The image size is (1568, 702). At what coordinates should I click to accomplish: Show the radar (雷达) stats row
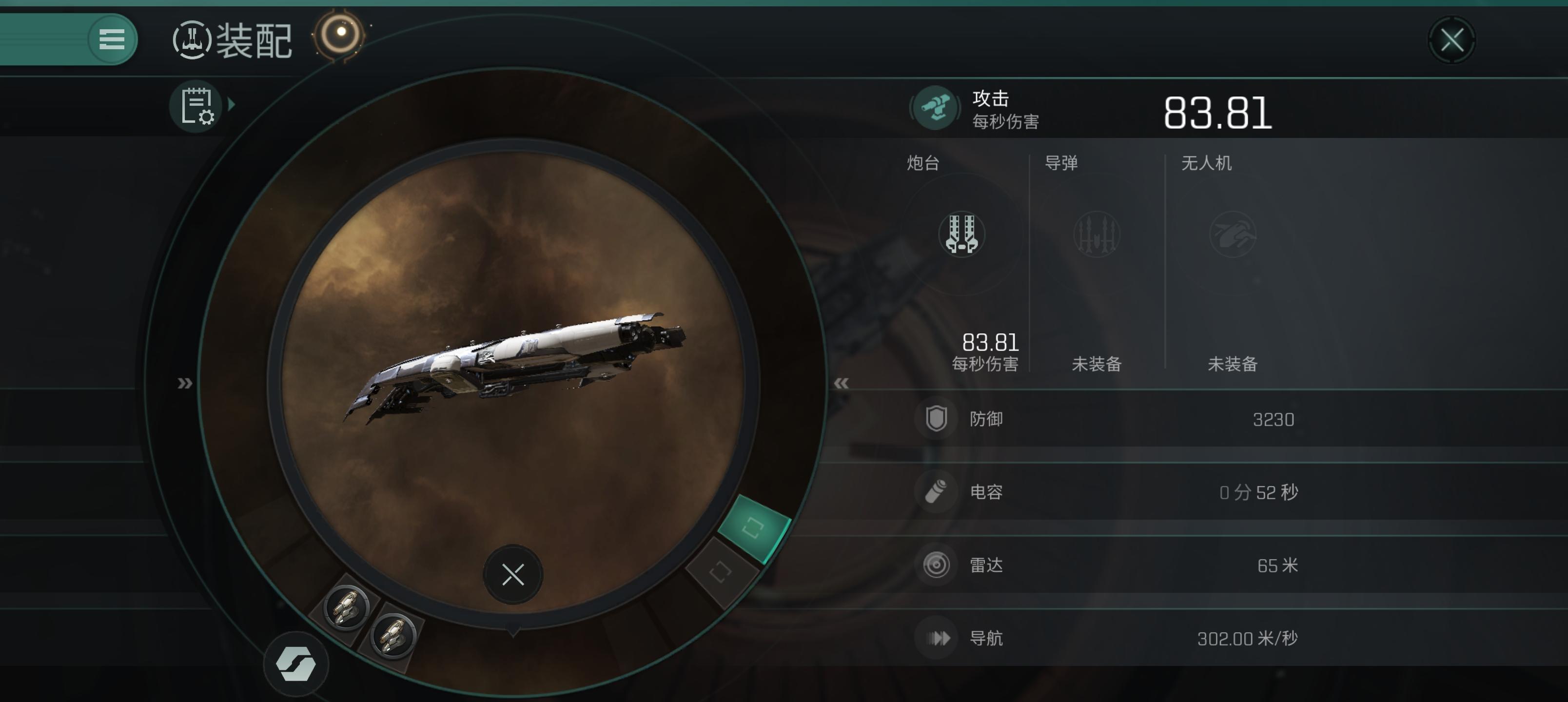(1108, 565)
